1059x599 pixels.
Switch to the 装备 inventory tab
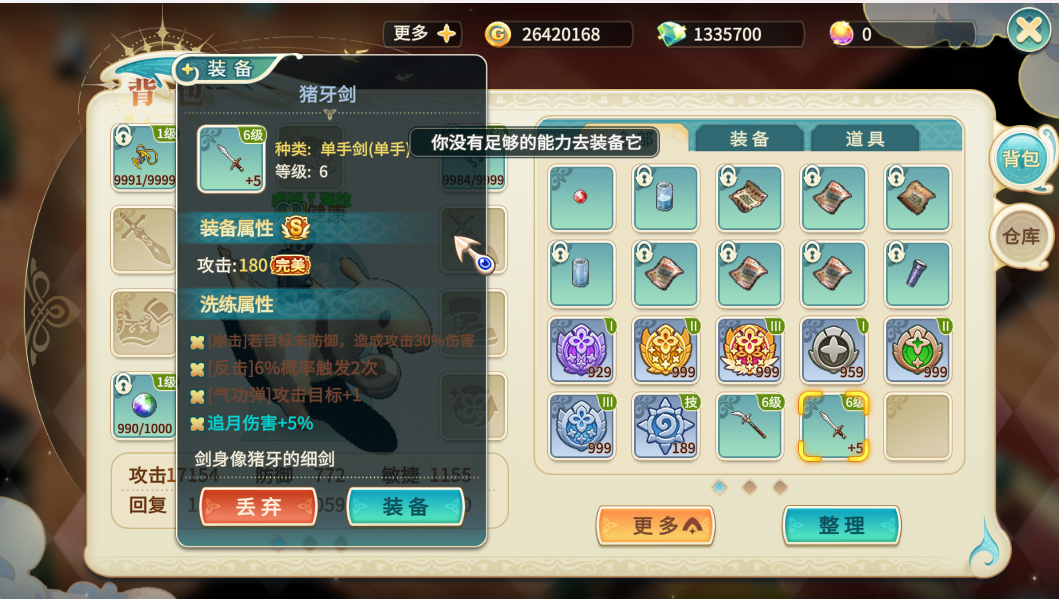click(x=749, y=139)
